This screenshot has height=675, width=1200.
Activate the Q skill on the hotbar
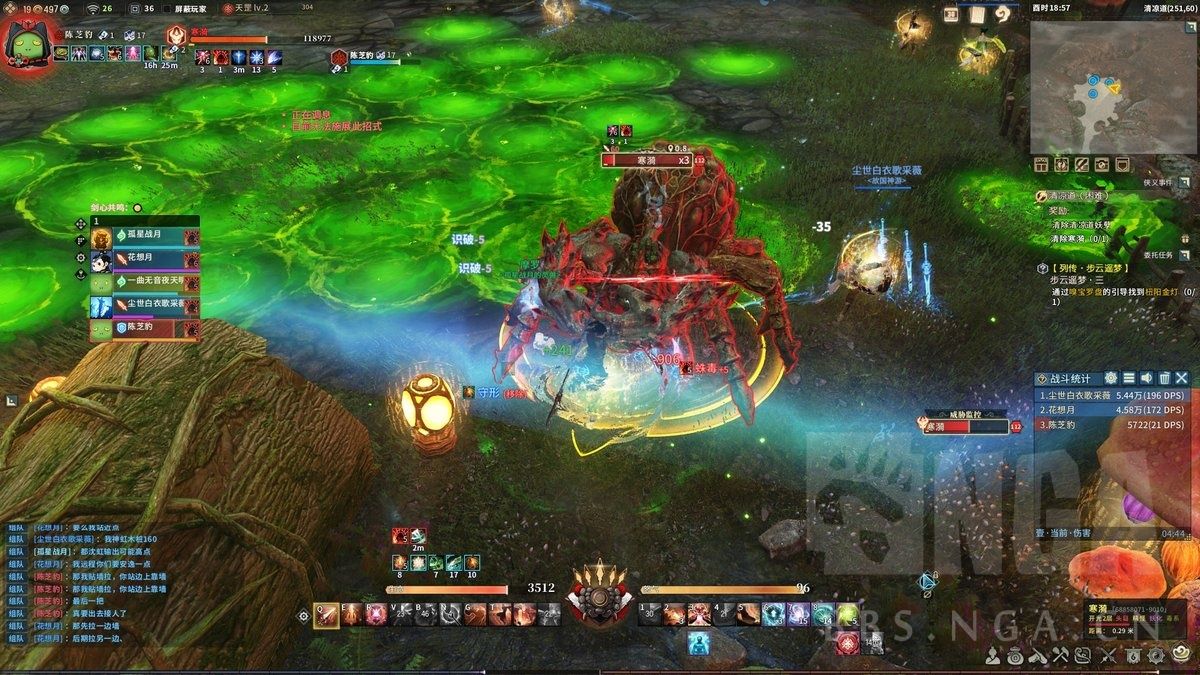click(x=326, y=615)
